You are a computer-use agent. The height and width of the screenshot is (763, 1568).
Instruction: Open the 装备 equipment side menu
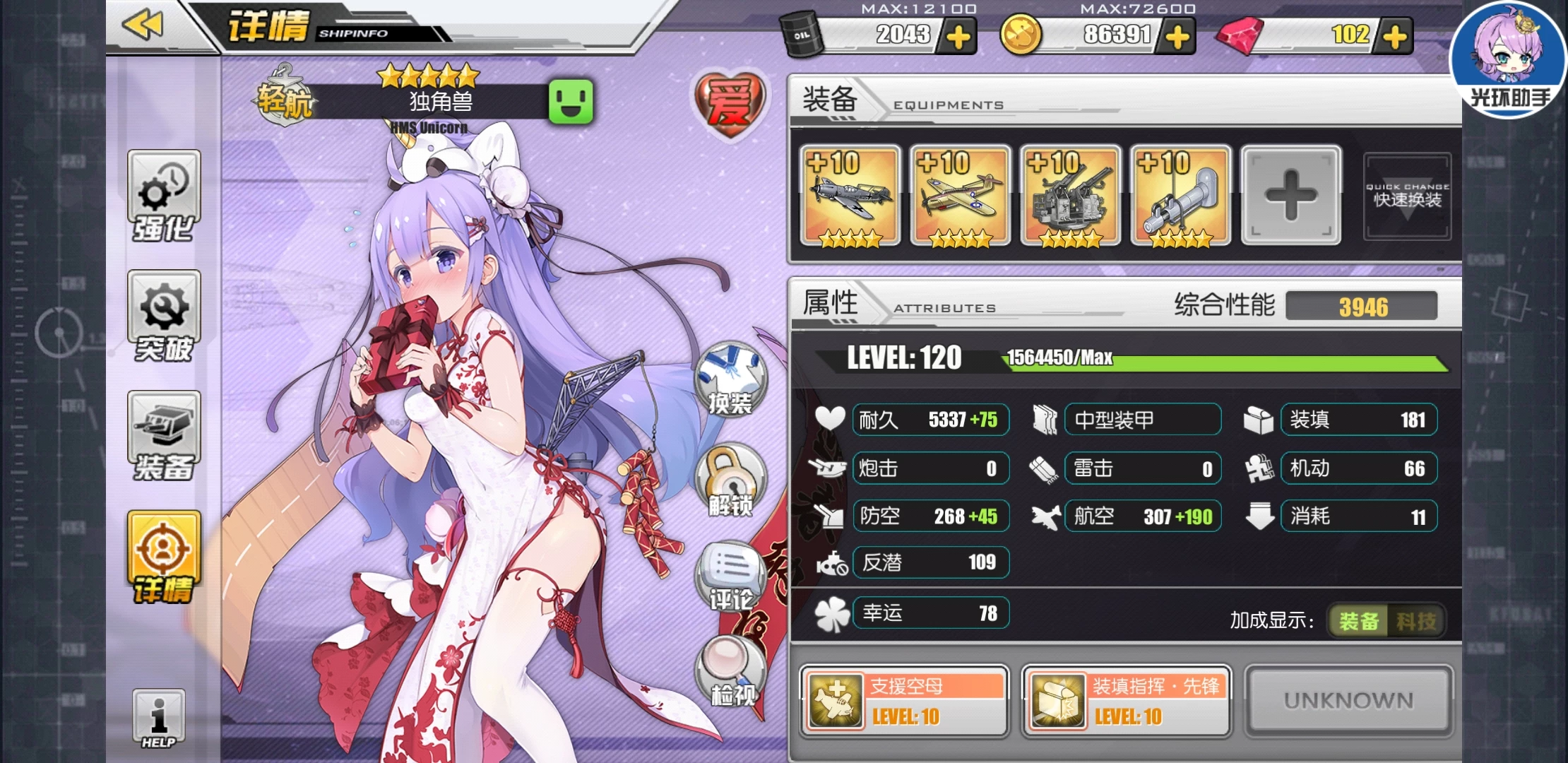[164, 436]
